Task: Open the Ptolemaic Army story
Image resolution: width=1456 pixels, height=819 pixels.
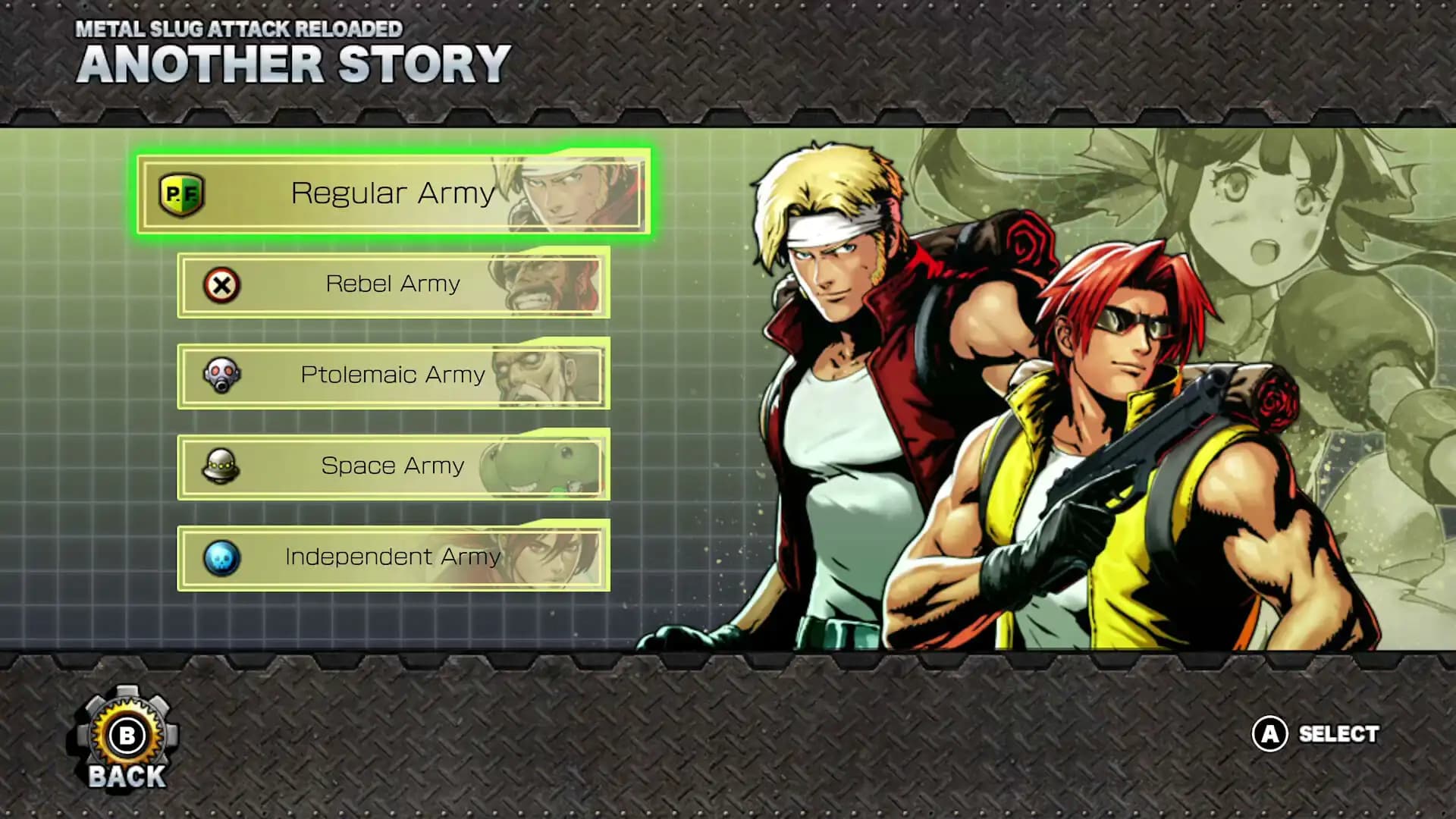Action: pyautogui.click(x=392, y=375)
